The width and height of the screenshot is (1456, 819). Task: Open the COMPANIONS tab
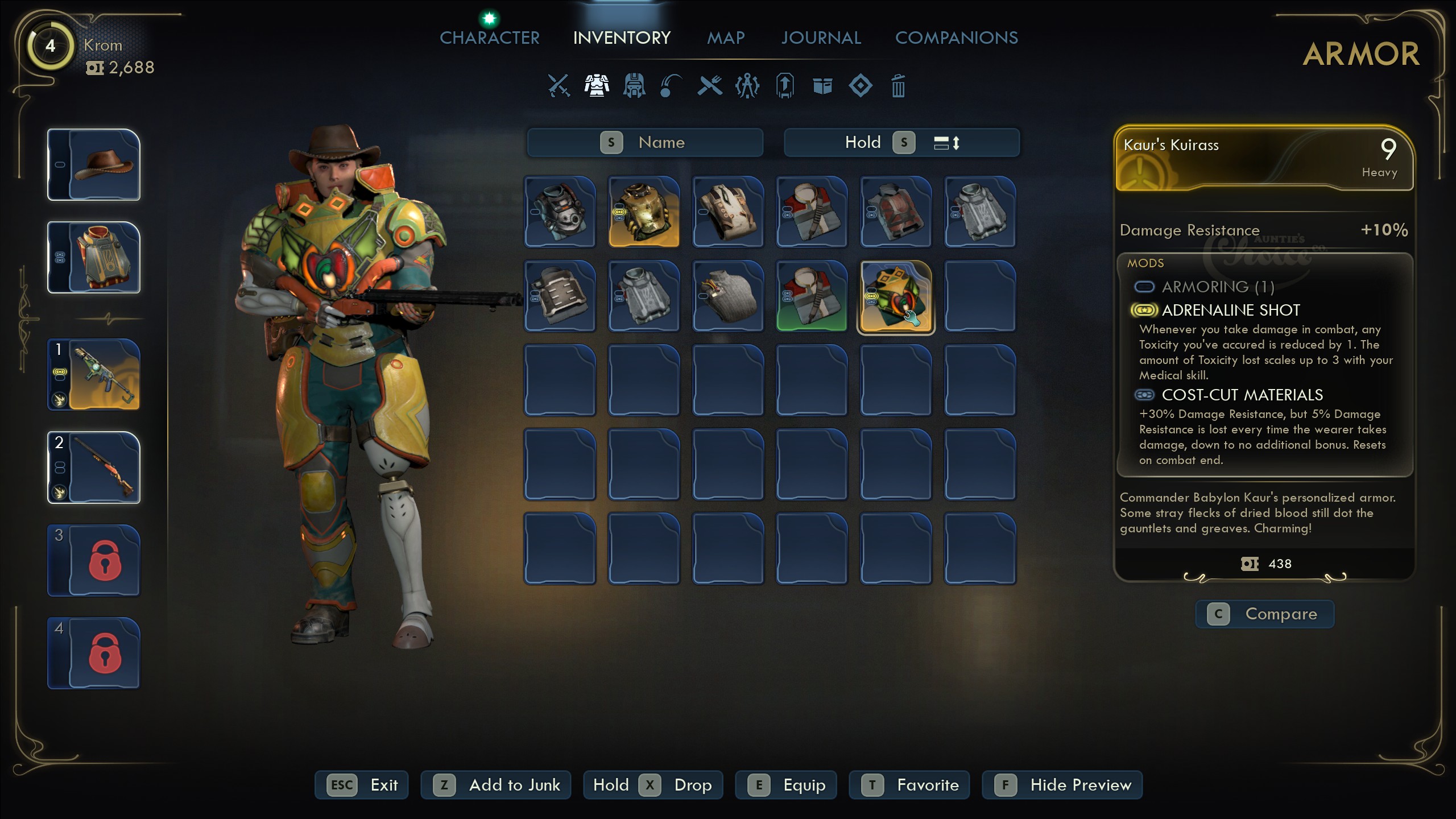[x=957, y=38]
